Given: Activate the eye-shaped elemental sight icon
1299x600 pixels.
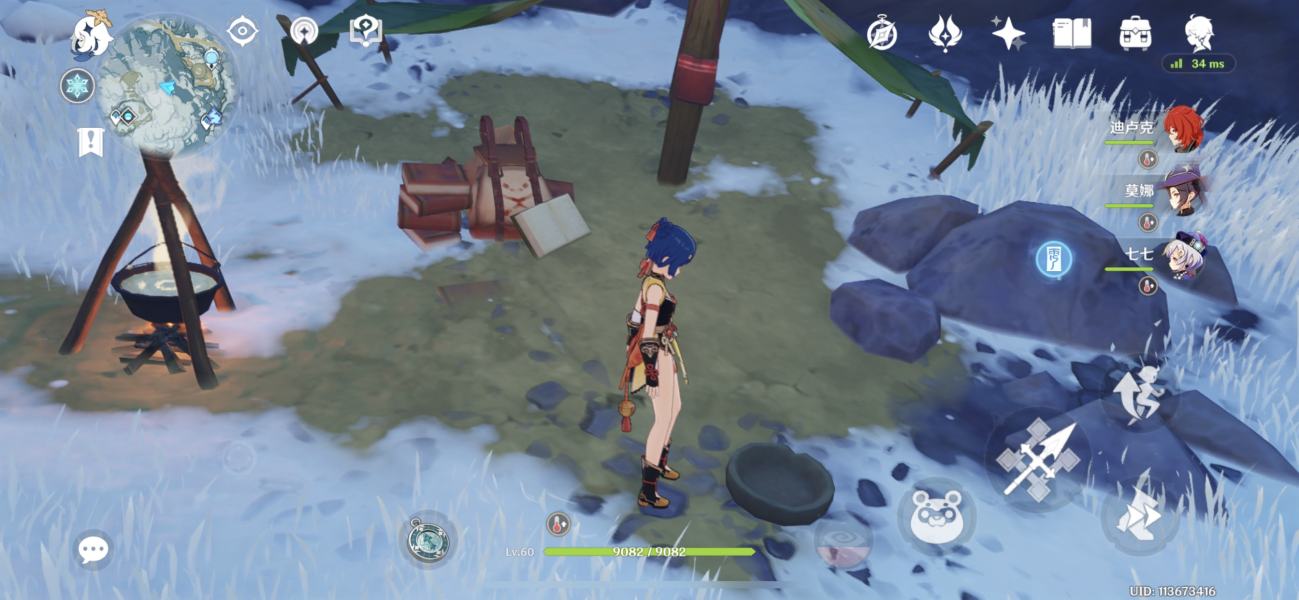Looking at the screenshot, I should pos(242,31).
